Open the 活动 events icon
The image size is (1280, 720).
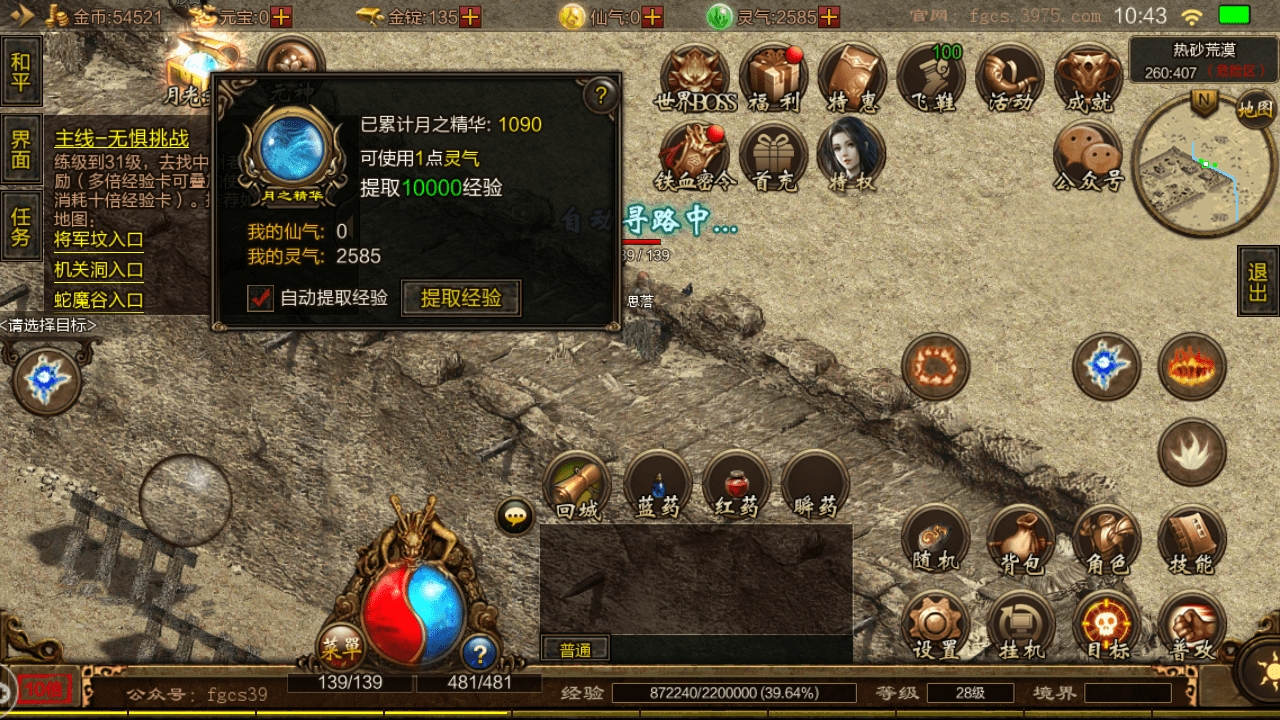coord(1010,77)
